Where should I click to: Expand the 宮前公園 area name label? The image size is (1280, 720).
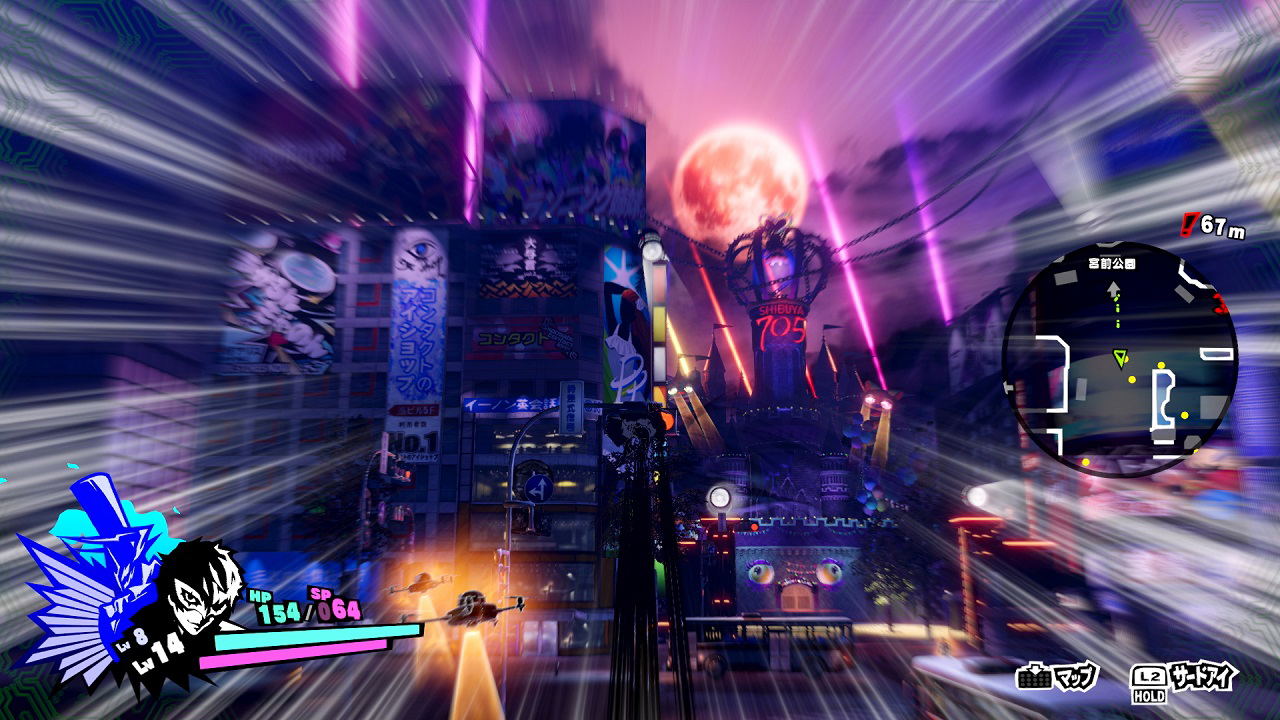tap(1113, 263)
